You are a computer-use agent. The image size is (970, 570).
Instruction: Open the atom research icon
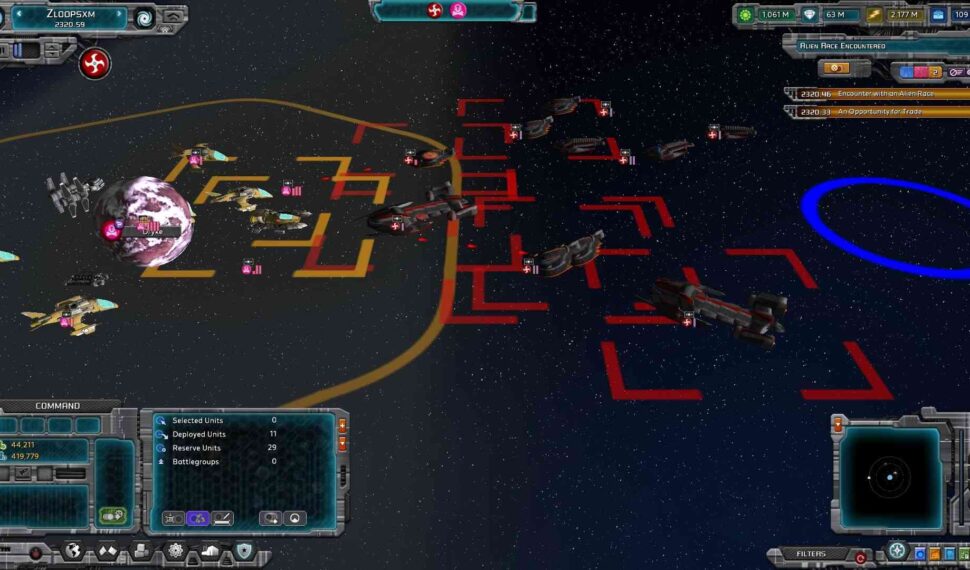click(176, 551)
